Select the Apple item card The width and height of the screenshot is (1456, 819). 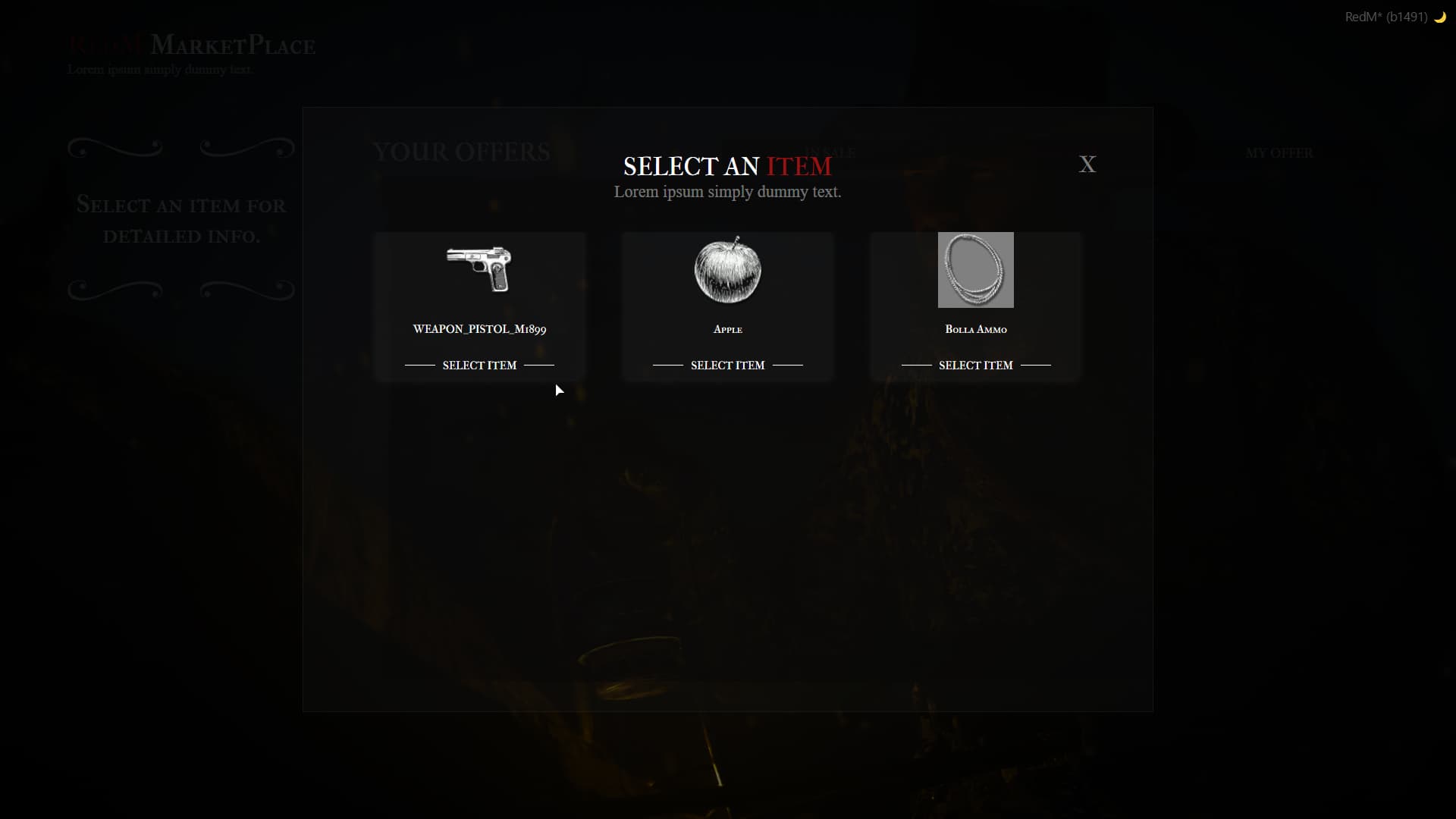coord(727,307)
